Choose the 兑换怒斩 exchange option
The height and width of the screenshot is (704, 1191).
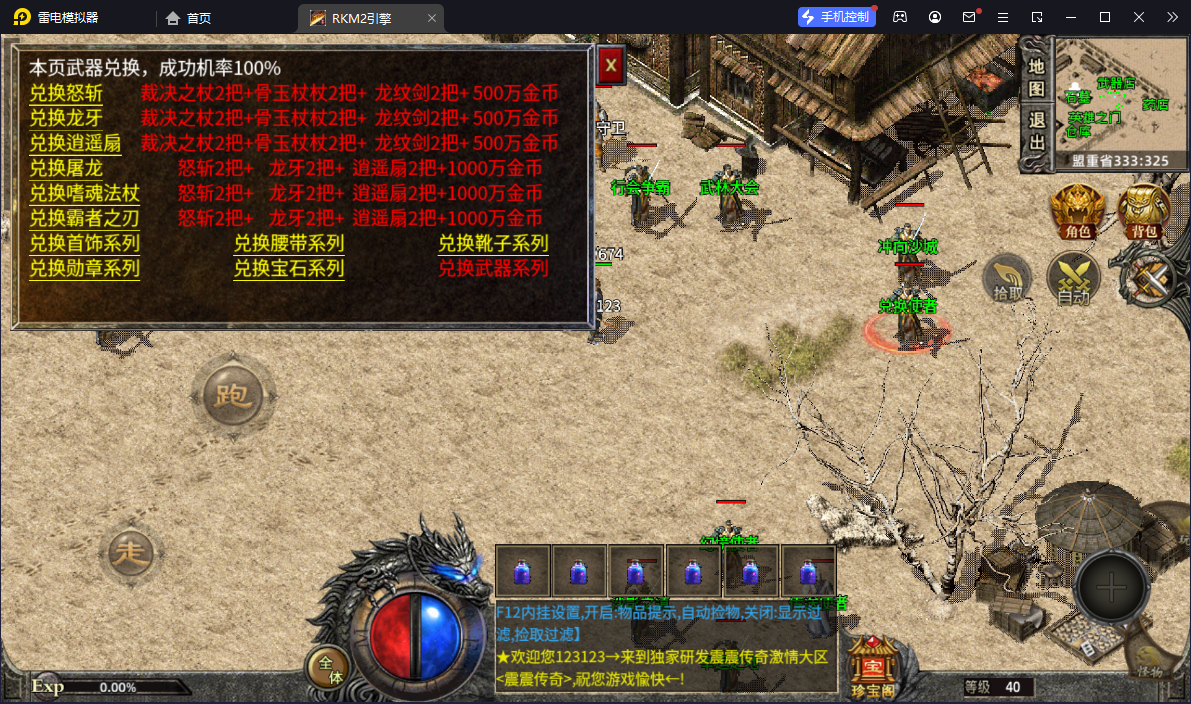[66, 93]
